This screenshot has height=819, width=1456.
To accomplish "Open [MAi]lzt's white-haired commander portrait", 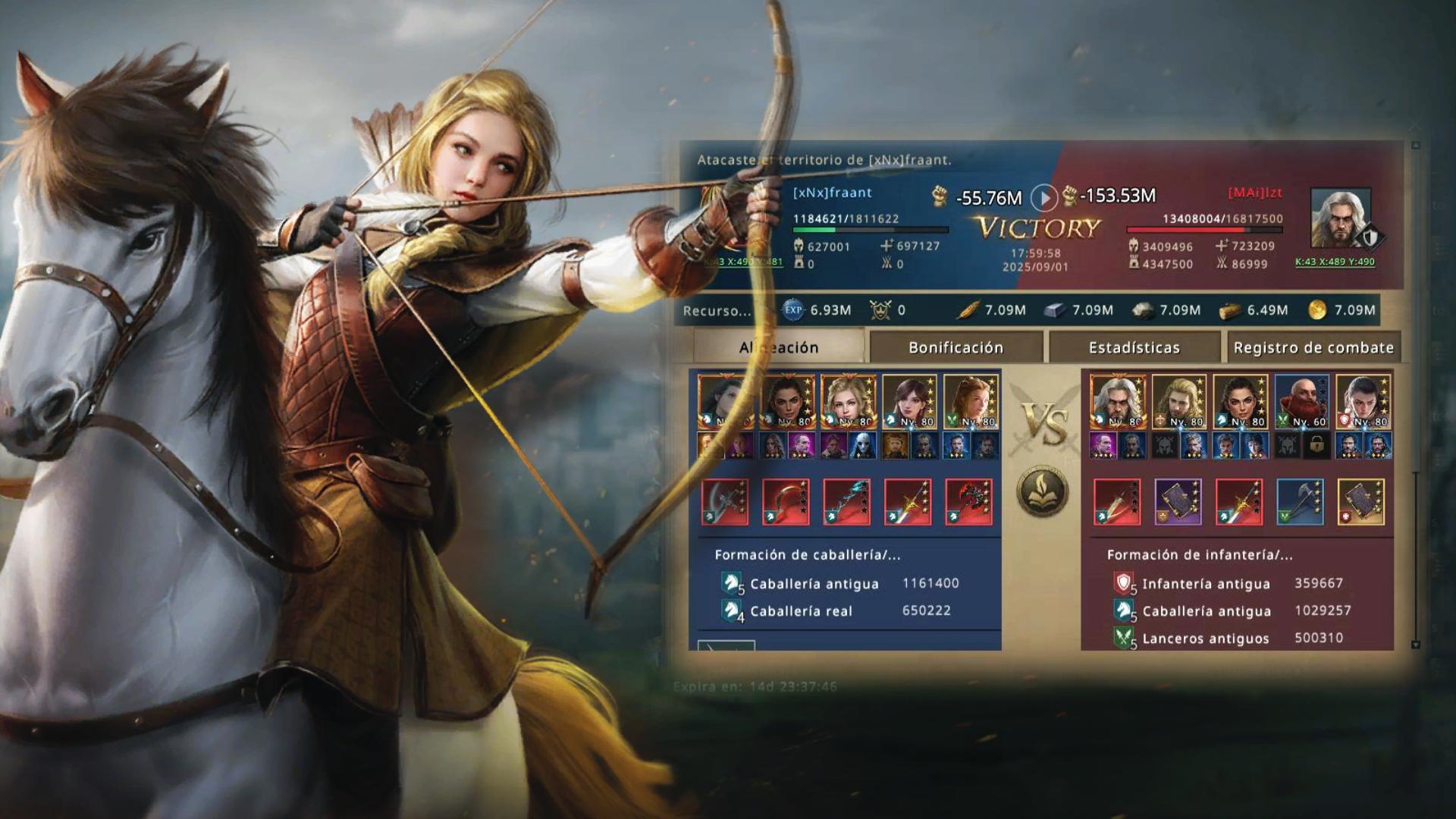I will click(x=1340, y=218).
